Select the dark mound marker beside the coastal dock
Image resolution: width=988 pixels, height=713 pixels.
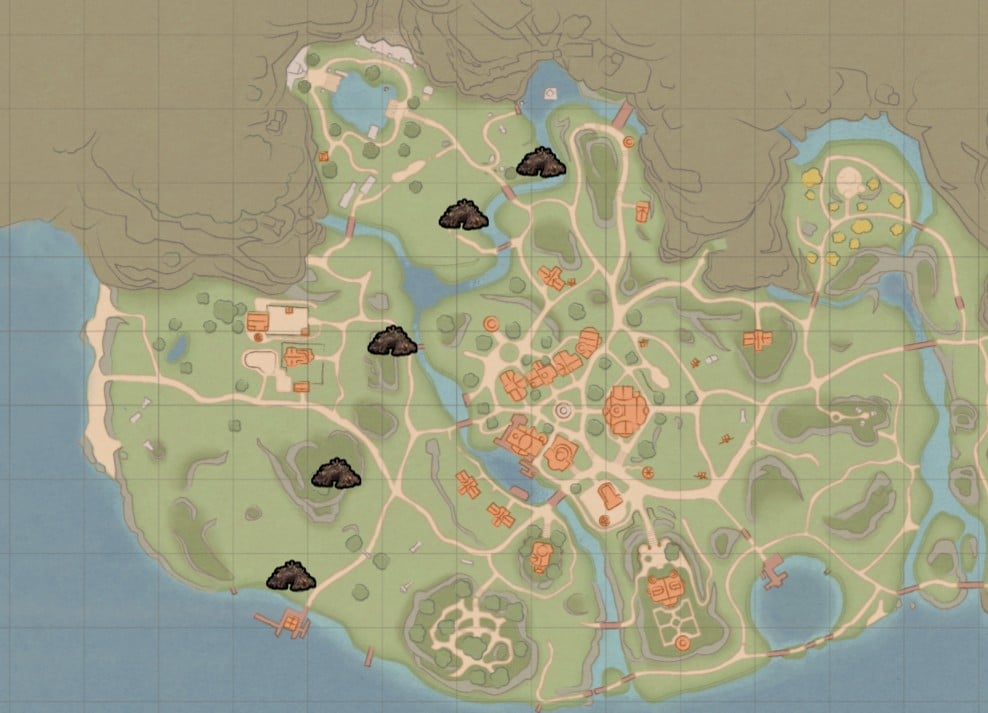(291, 576)
